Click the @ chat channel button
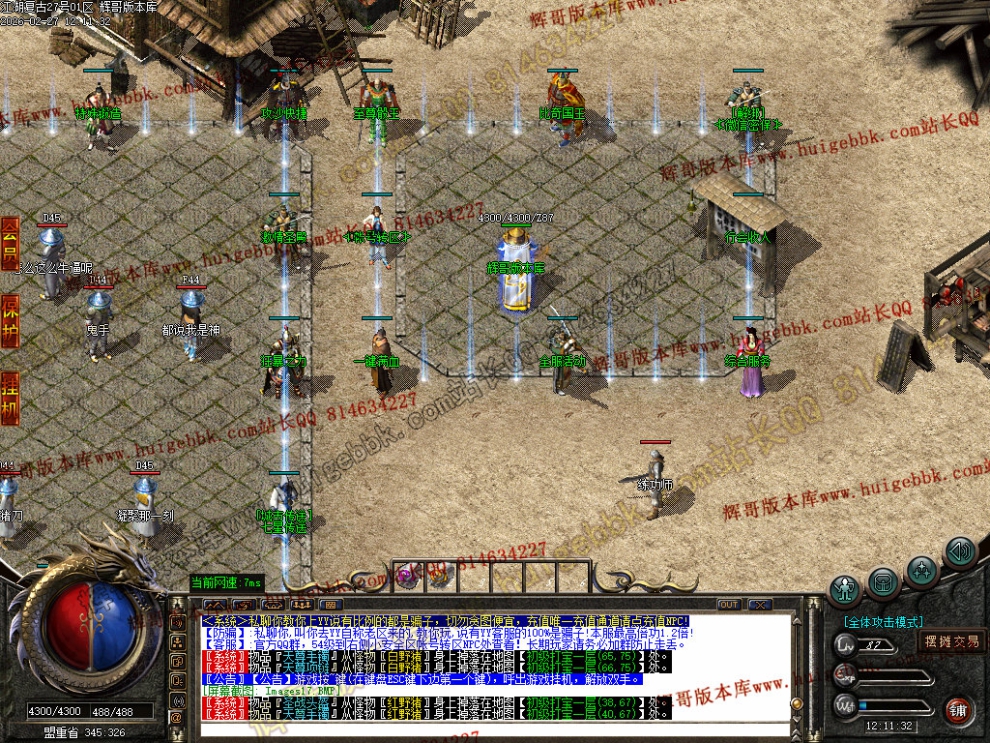 click(178, 716)
